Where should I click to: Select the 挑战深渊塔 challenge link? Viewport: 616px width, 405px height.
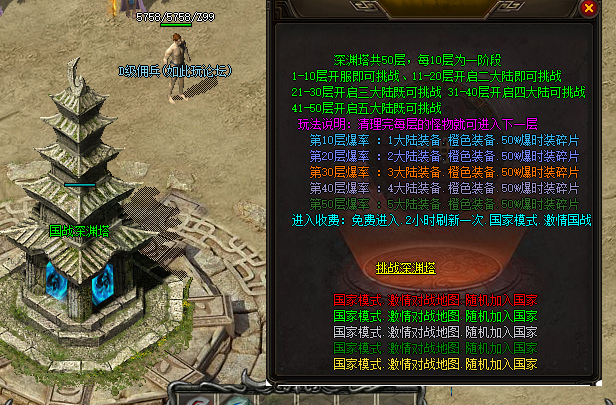click(x=406, y=268)
